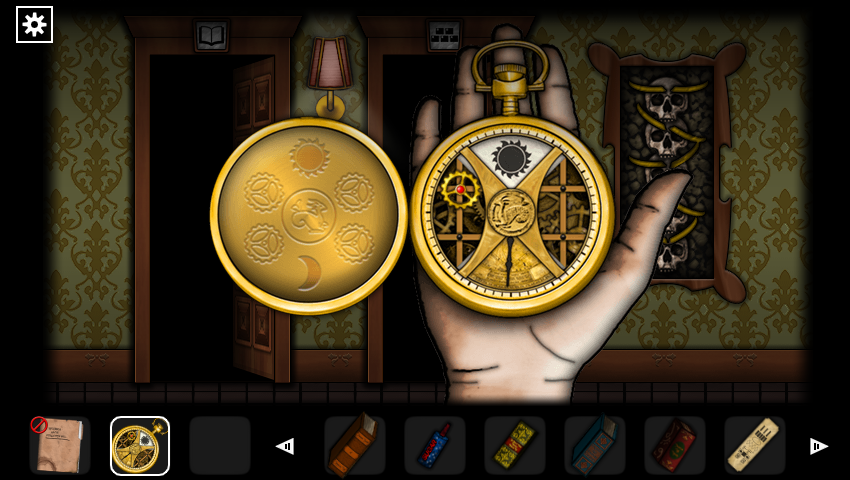Screen dimensions: 850x480
Task: Open the settings gear menu
Action: coord(35,24)
